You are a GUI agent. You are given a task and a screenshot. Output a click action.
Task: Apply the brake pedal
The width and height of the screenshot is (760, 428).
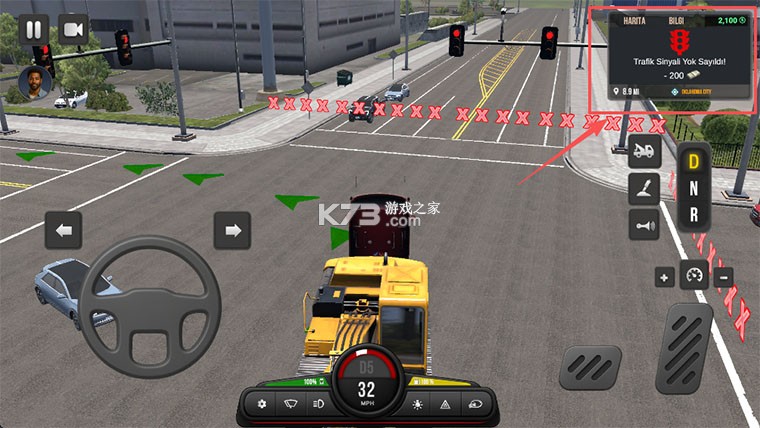590,366
